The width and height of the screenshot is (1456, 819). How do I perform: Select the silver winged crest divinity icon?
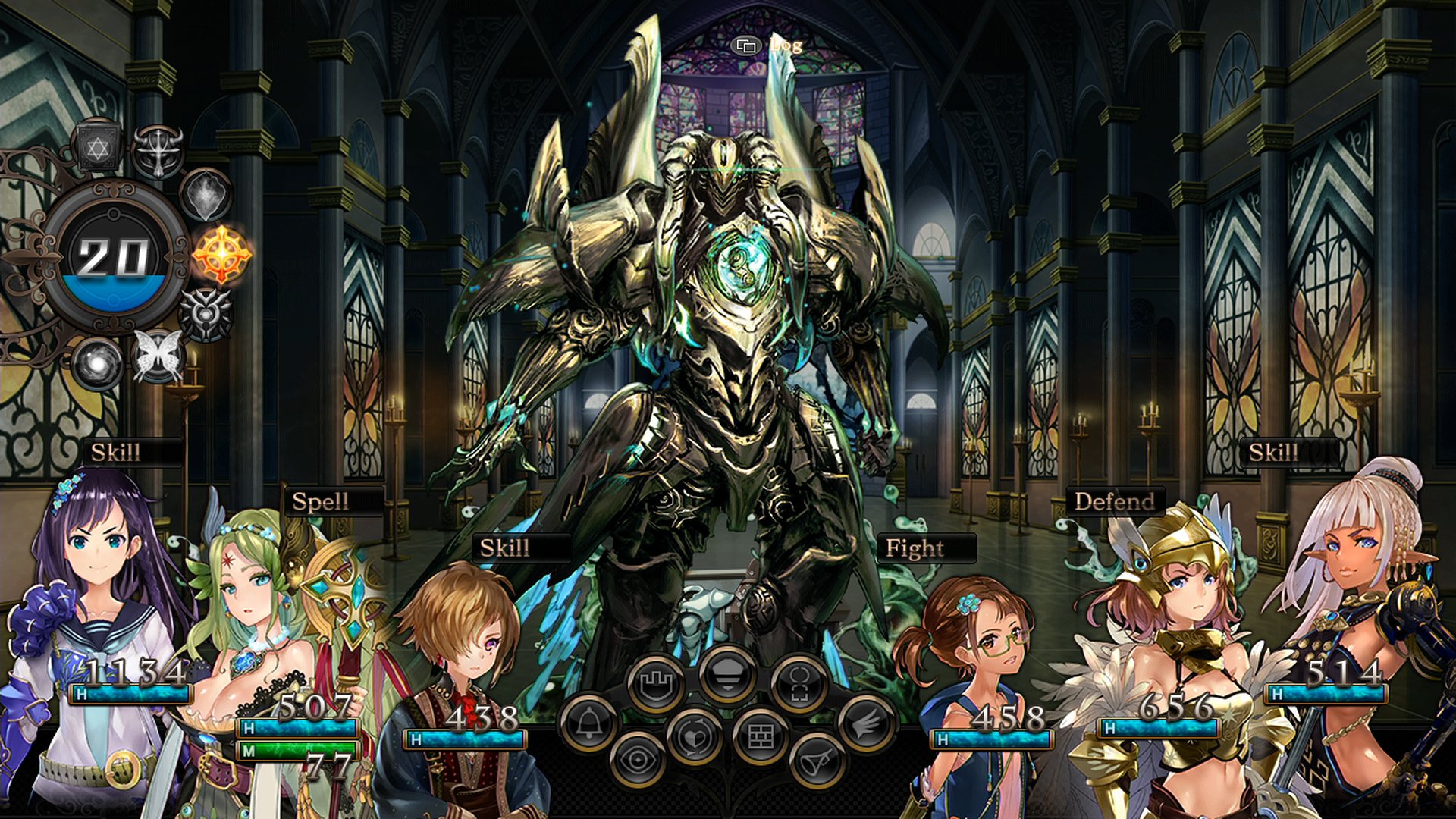206,314
